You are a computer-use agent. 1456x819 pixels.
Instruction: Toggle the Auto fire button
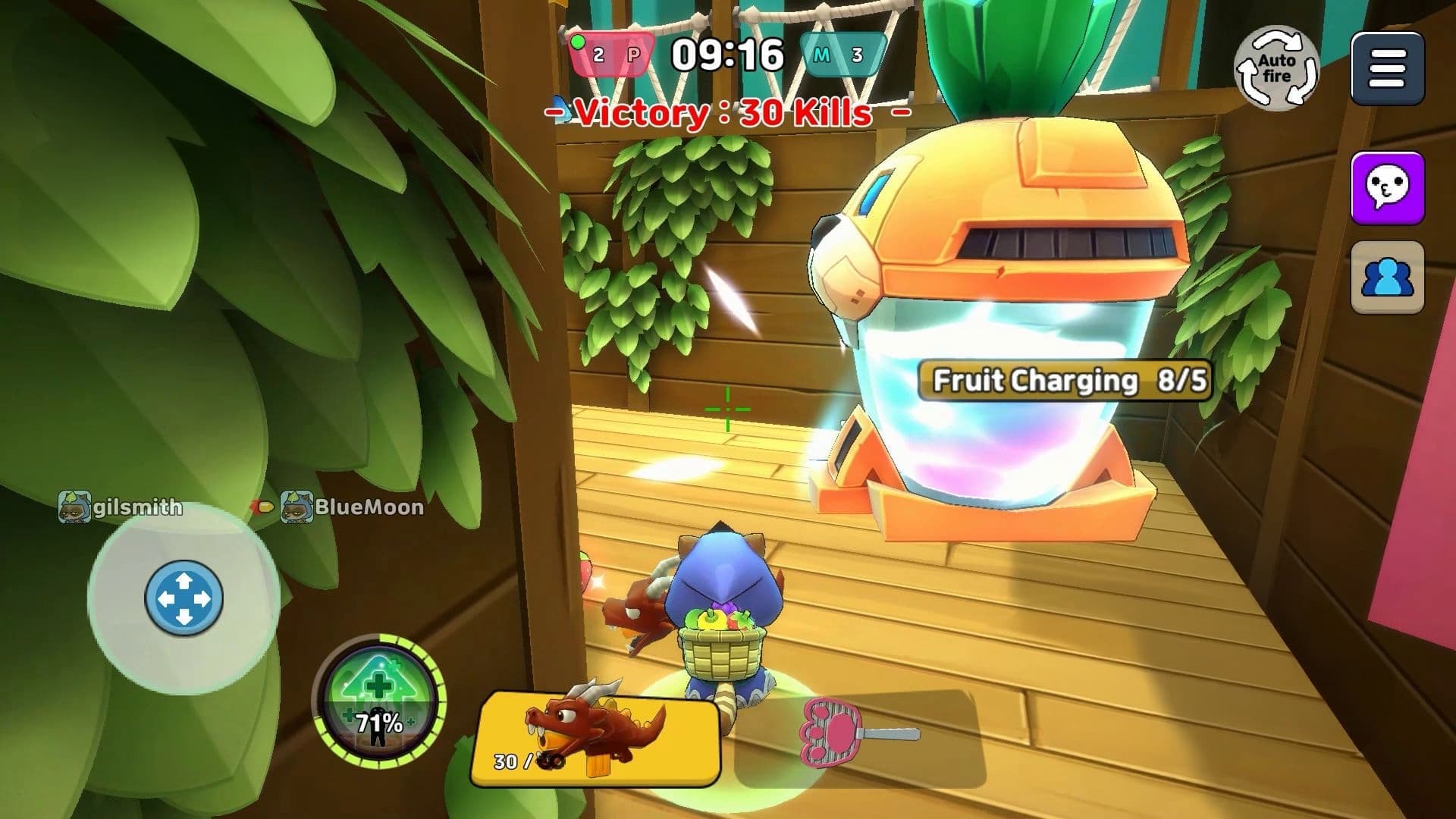[1276, 68]
